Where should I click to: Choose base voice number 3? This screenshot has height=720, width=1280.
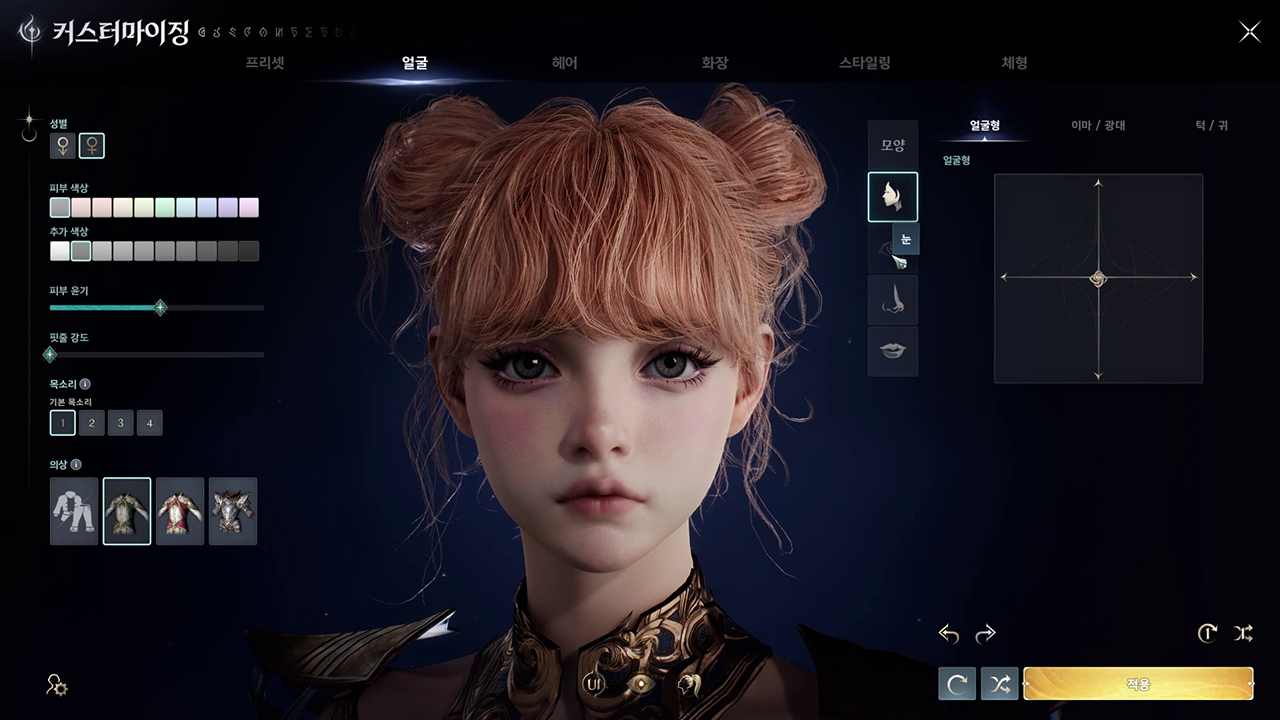pos(121,423)
